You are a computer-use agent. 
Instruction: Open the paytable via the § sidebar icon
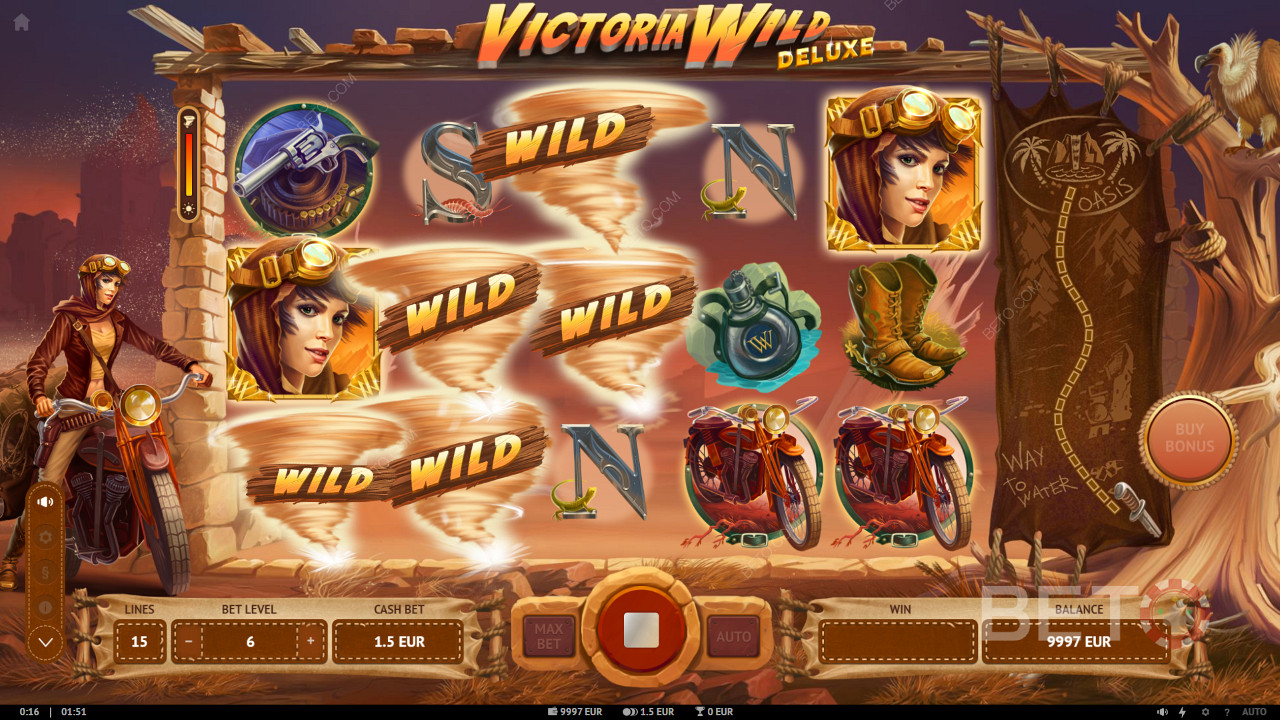point(45,571)
